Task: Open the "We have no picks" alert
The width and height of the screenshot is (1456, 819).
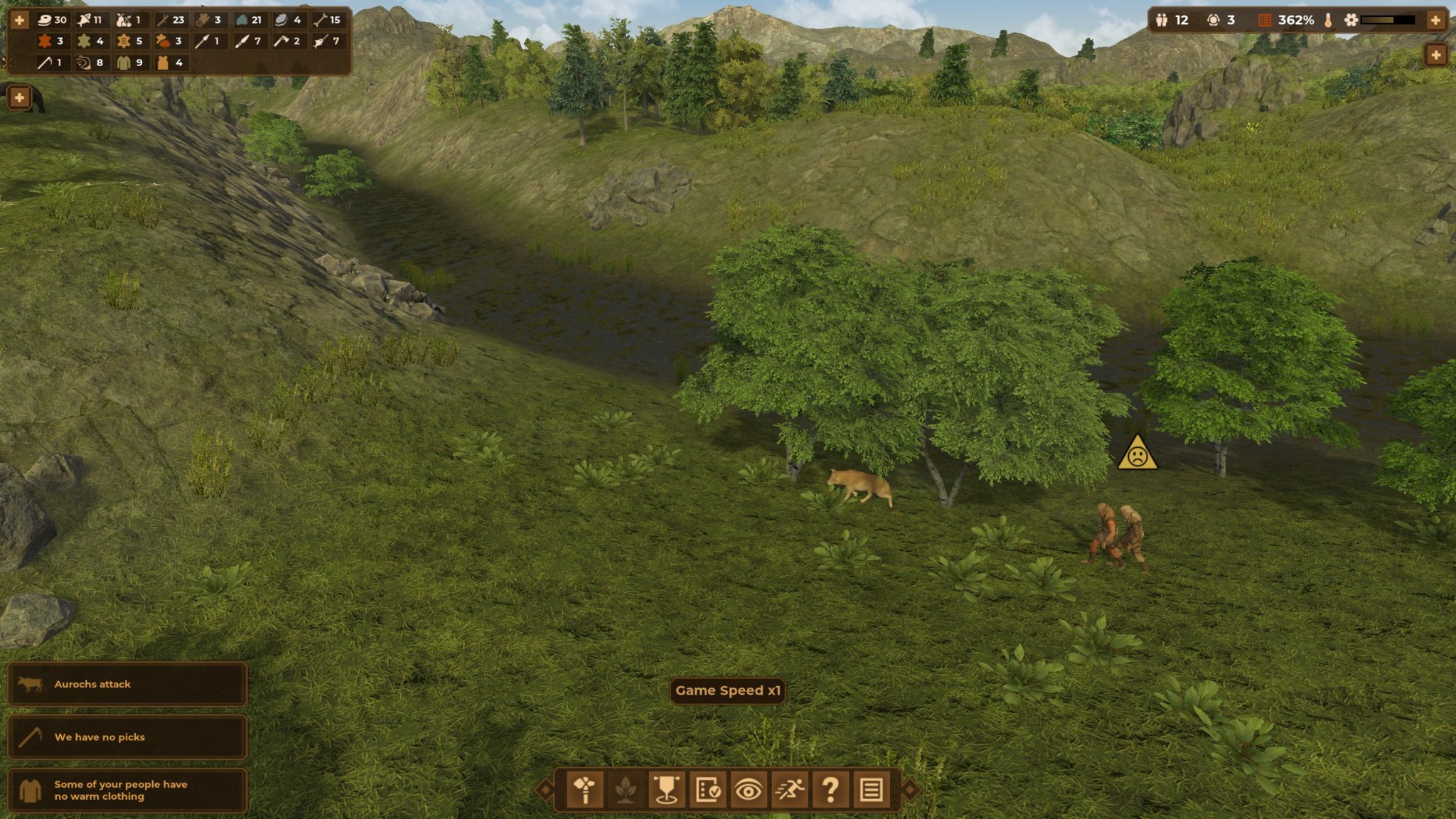Action: (x=127, y=737)
